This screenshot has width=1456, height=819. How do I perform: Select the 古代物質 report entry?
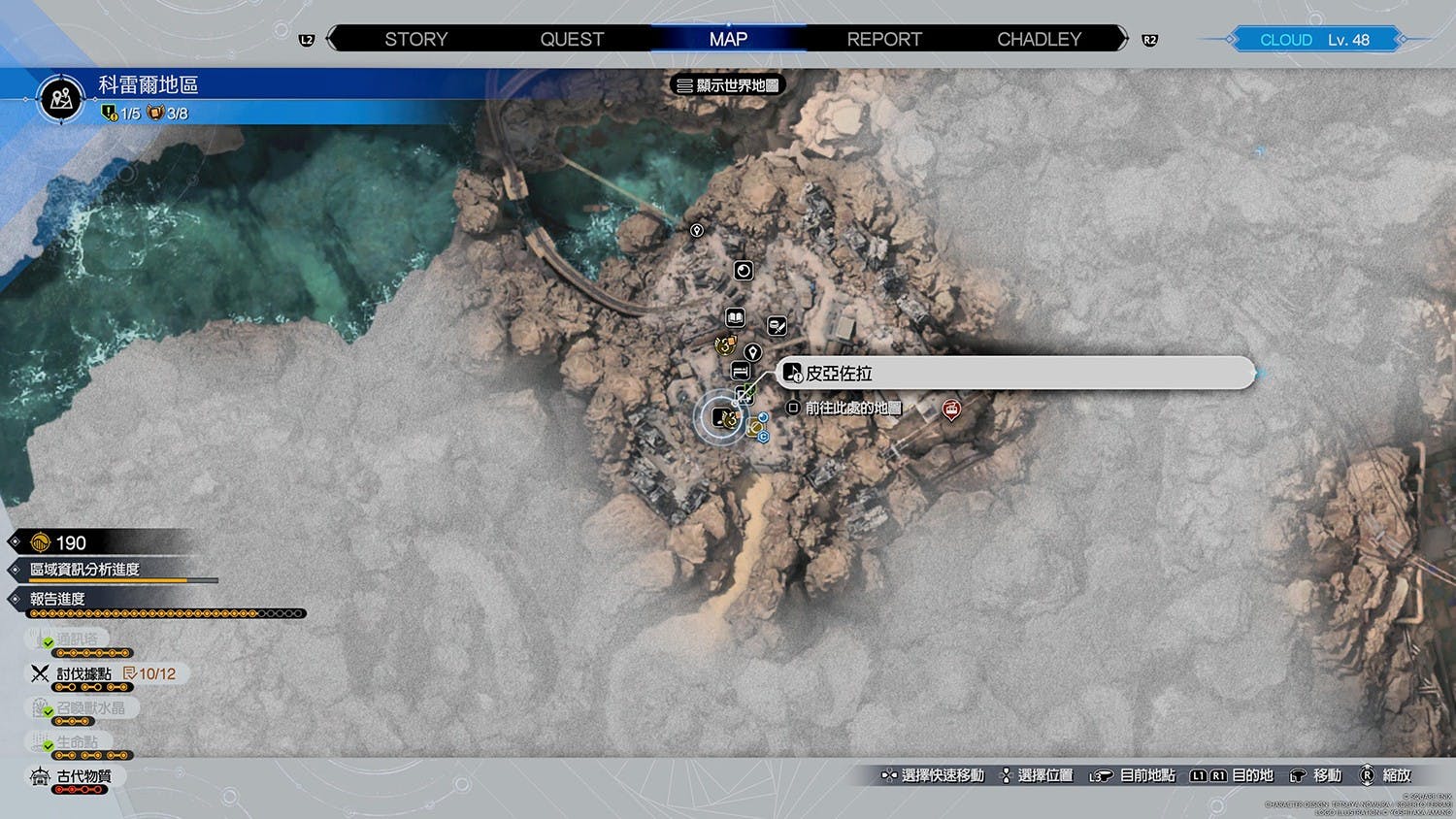[83, 776]
